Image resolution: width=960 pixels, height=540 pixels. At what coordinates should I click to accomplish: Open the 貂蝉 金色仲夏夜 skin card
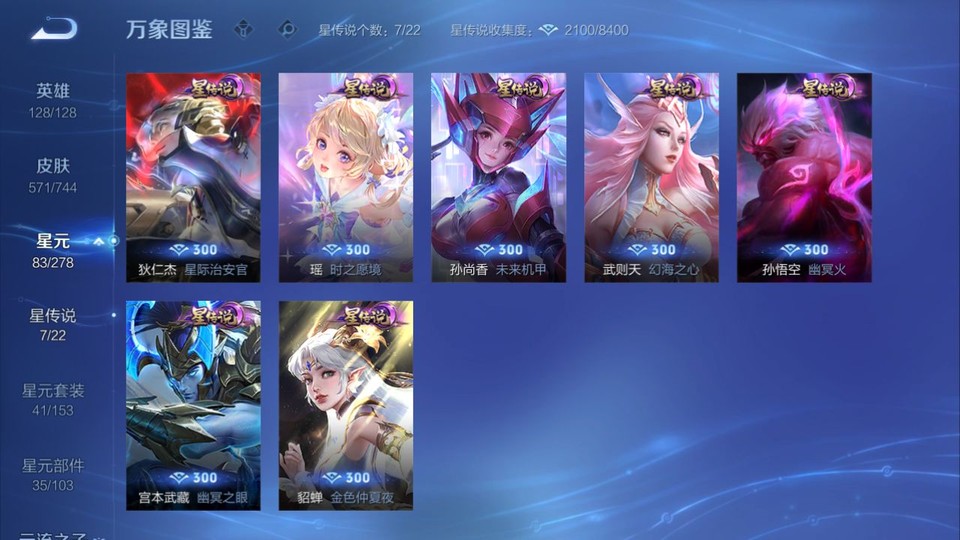tap(346, 405)
